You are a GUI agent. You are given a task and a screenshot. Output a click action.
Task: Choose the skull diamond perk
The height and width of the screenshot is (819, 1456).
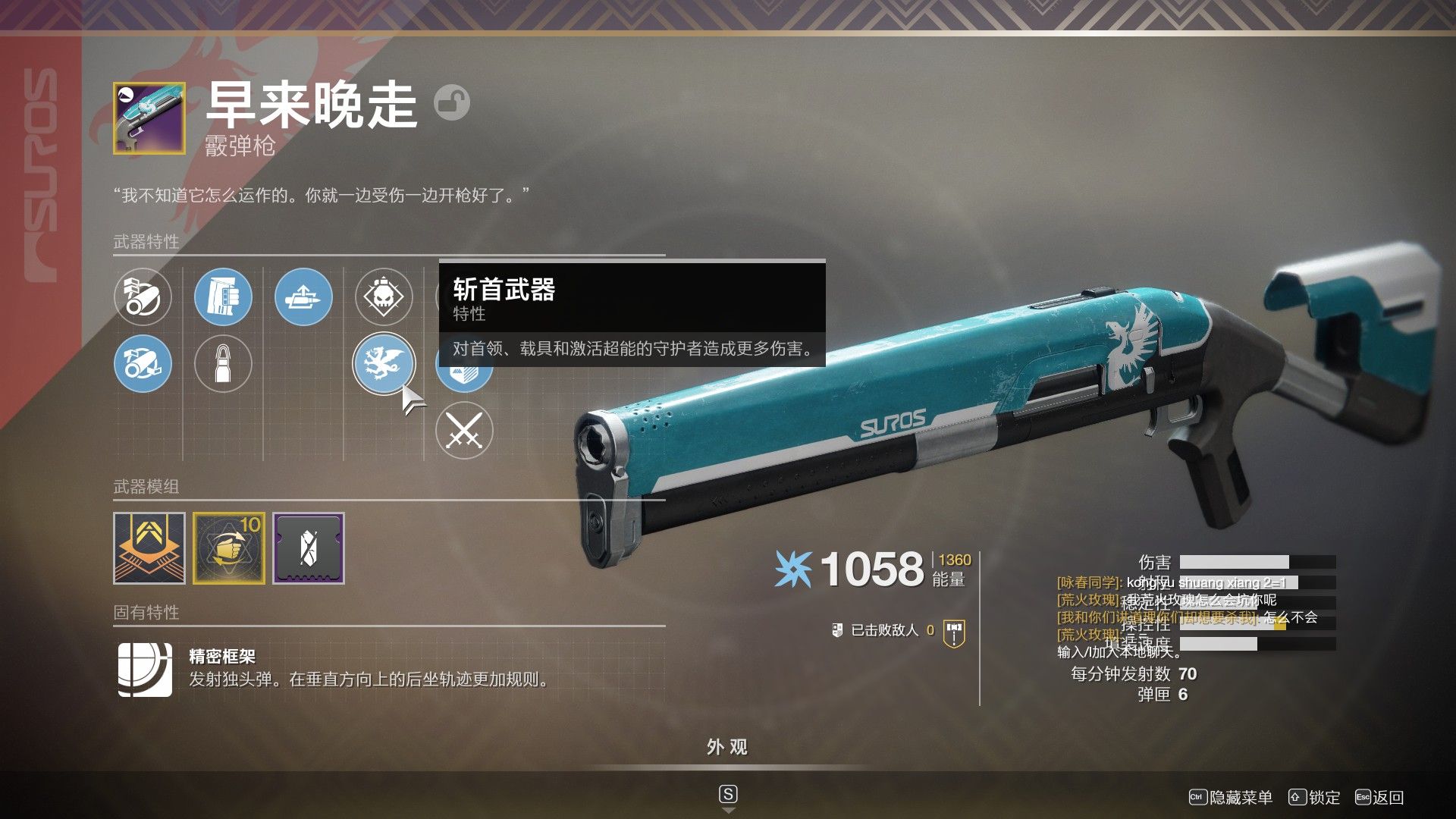click(384, 297)
